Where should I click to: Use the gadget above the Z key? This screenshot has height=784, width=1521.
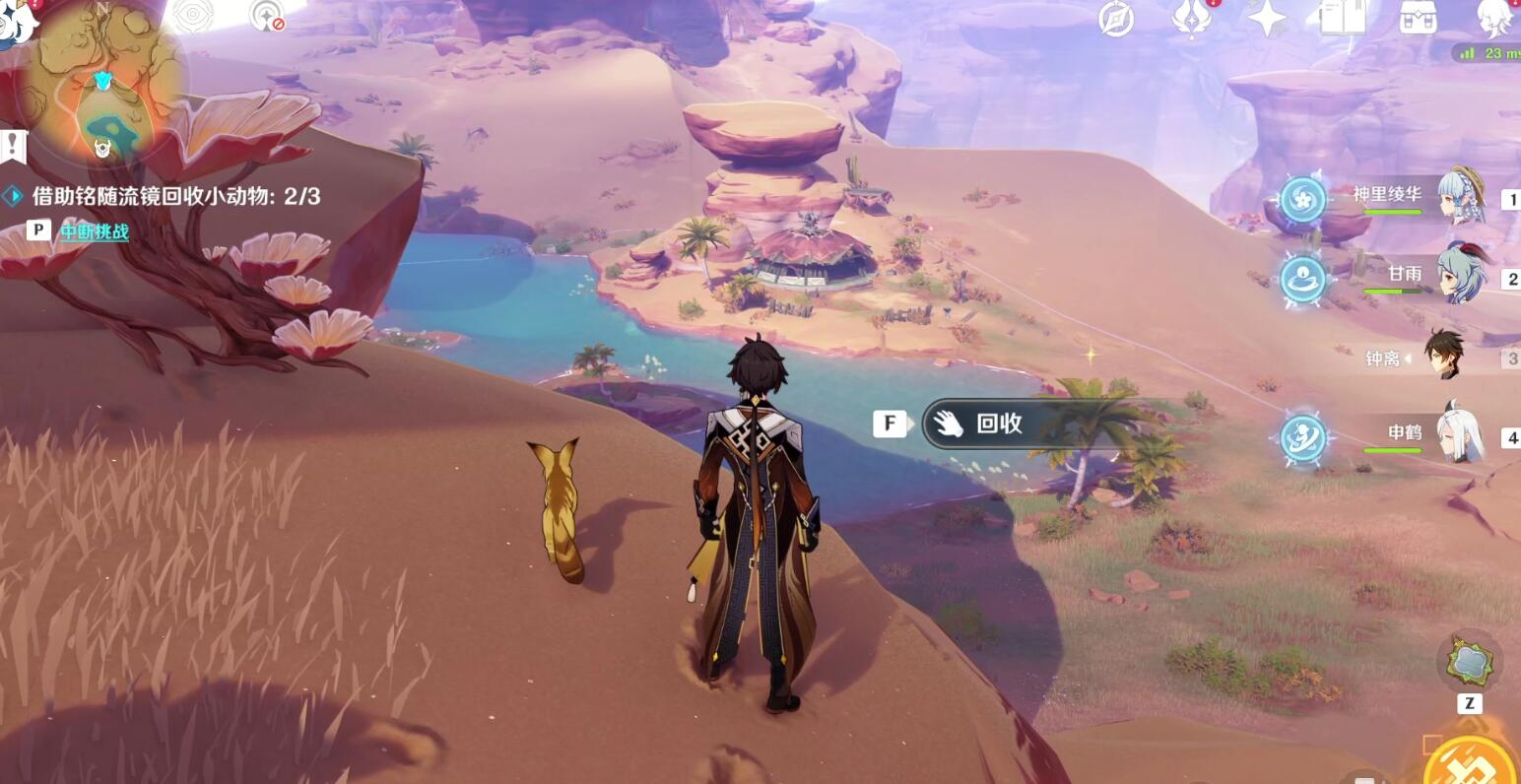pos(1469,662)
